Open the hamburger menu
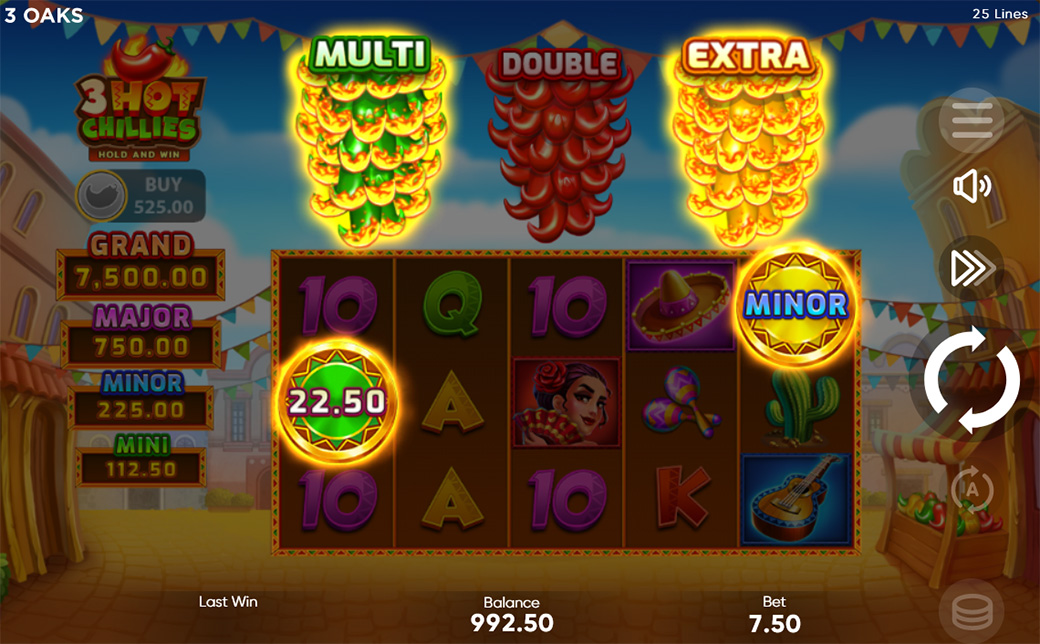This screenshot has height=644, width=1040. coord(972,121)
